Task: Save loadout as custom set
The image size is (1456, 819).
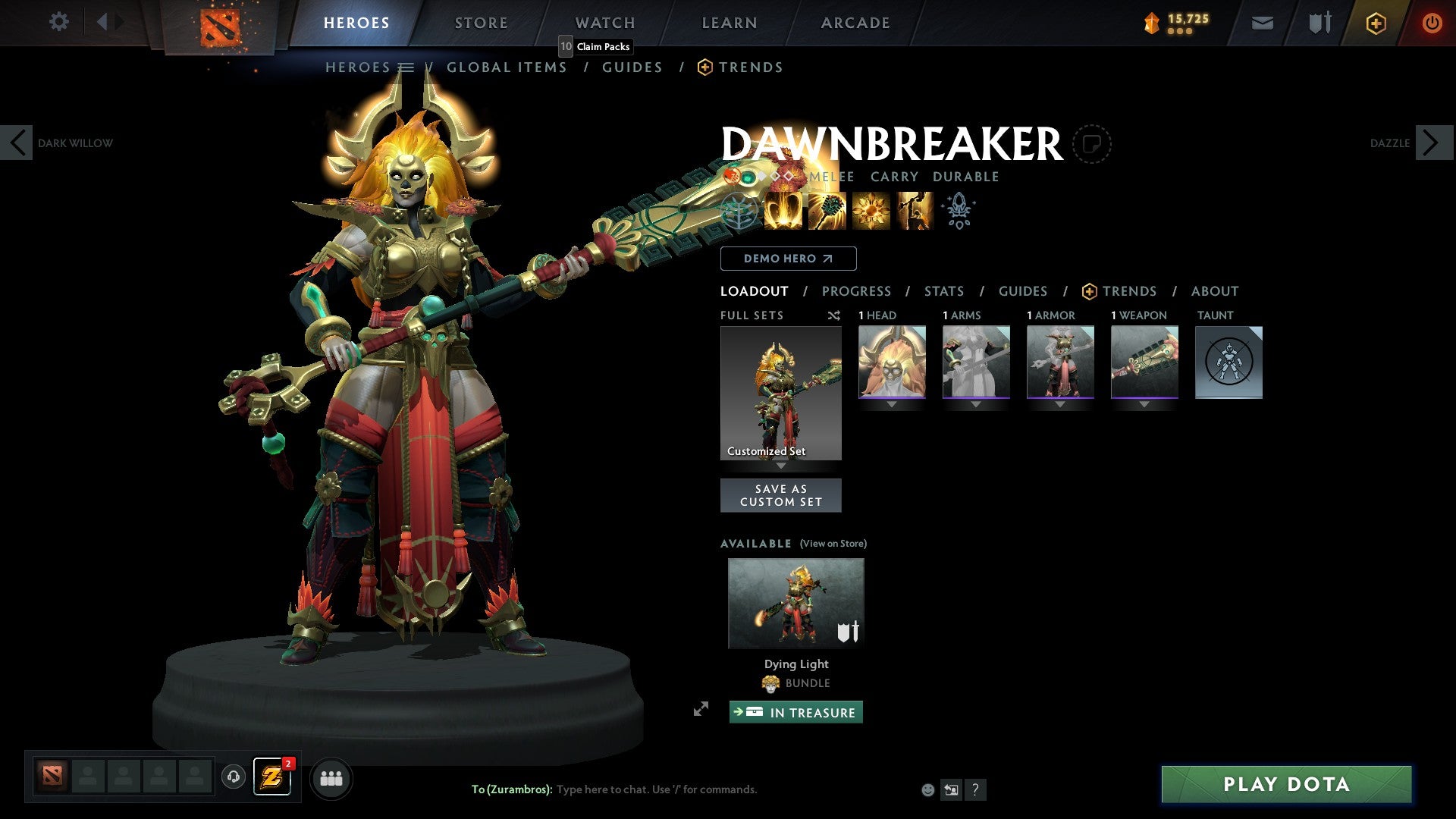Action: pyautogui.click(x=780, y=495)
